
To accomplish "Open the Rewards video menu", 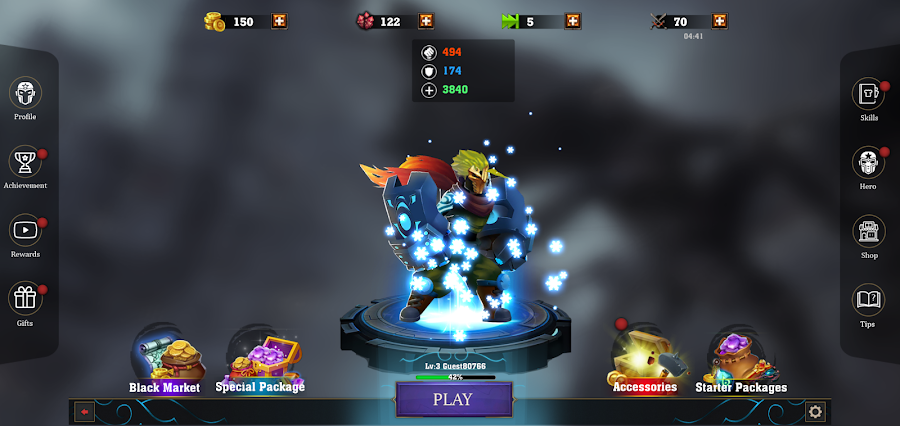I will click(25, 231).
